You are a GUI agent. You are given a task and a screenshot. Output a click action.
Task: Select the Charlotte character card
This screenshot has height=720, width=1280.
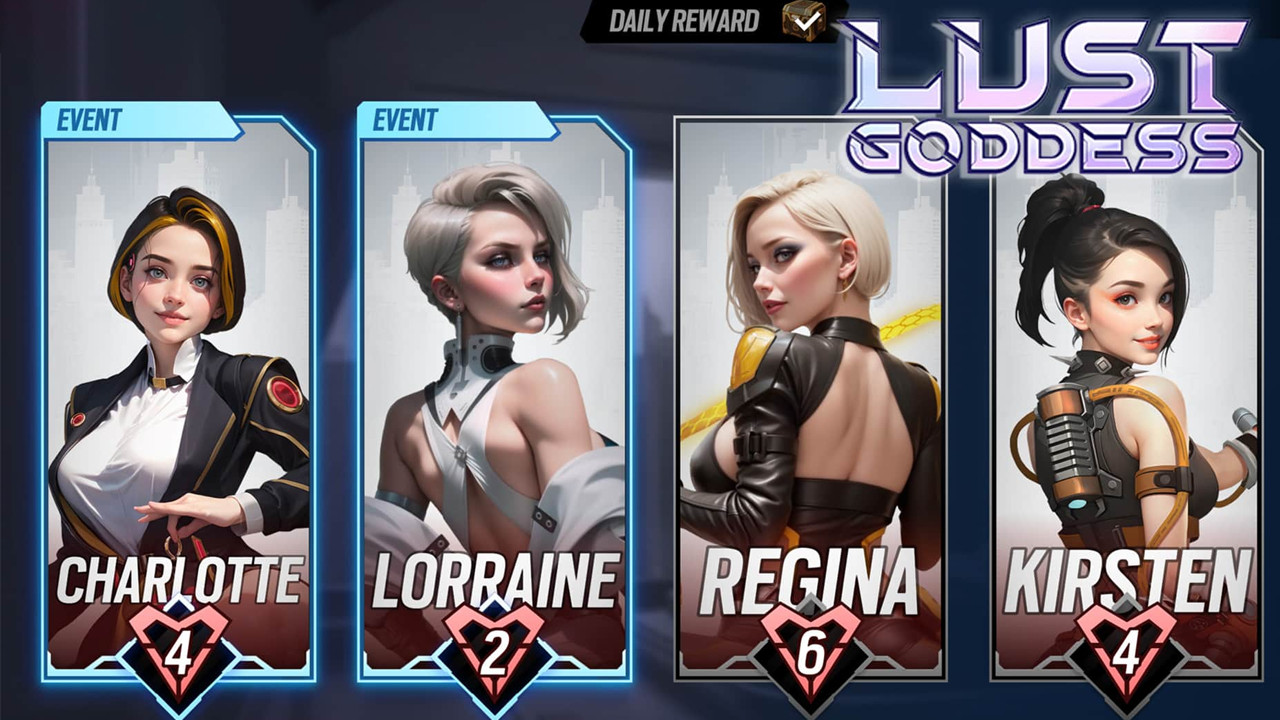[x=178, y=400]
